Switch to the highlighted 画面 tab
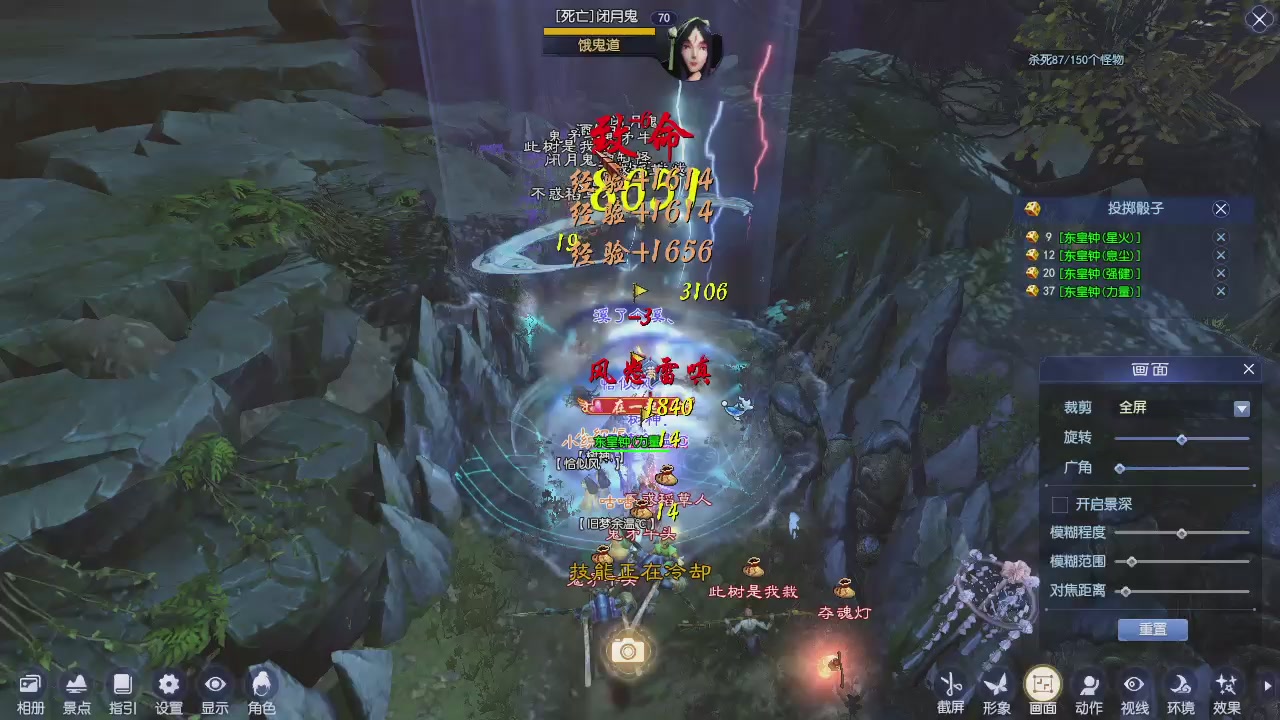Screen dimensions: 1280x720 [x=1042, y=684]
